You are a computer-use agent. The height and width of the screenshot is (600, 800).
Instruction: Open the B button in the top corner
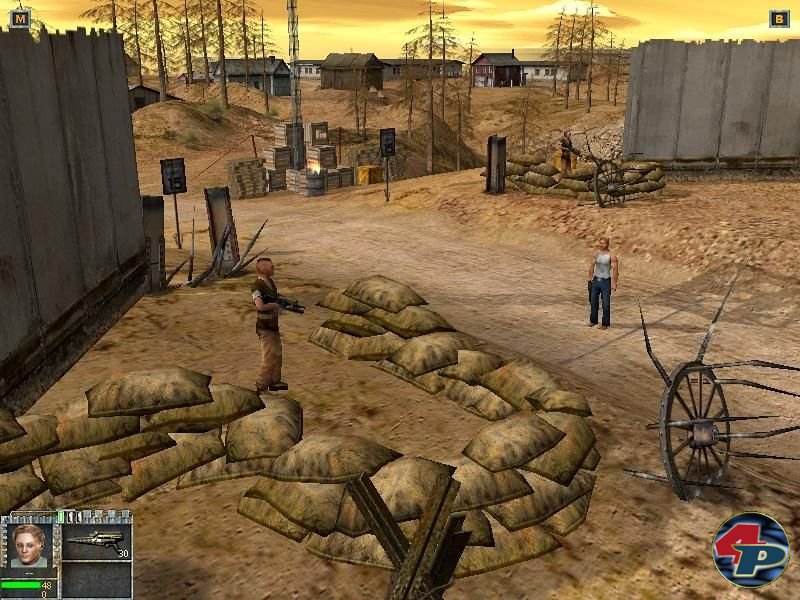[x=778, y=18]
